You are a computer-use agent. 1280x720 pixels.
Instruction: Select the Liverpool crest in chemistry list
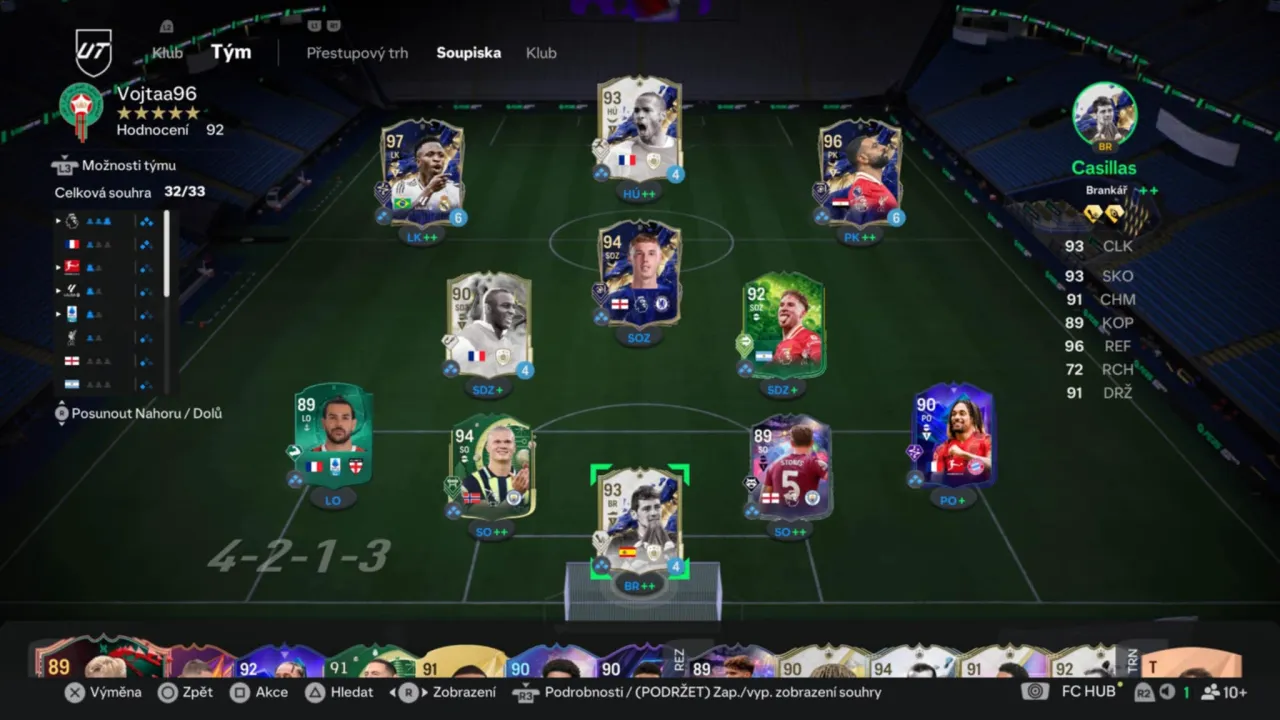tap(72, 336)
